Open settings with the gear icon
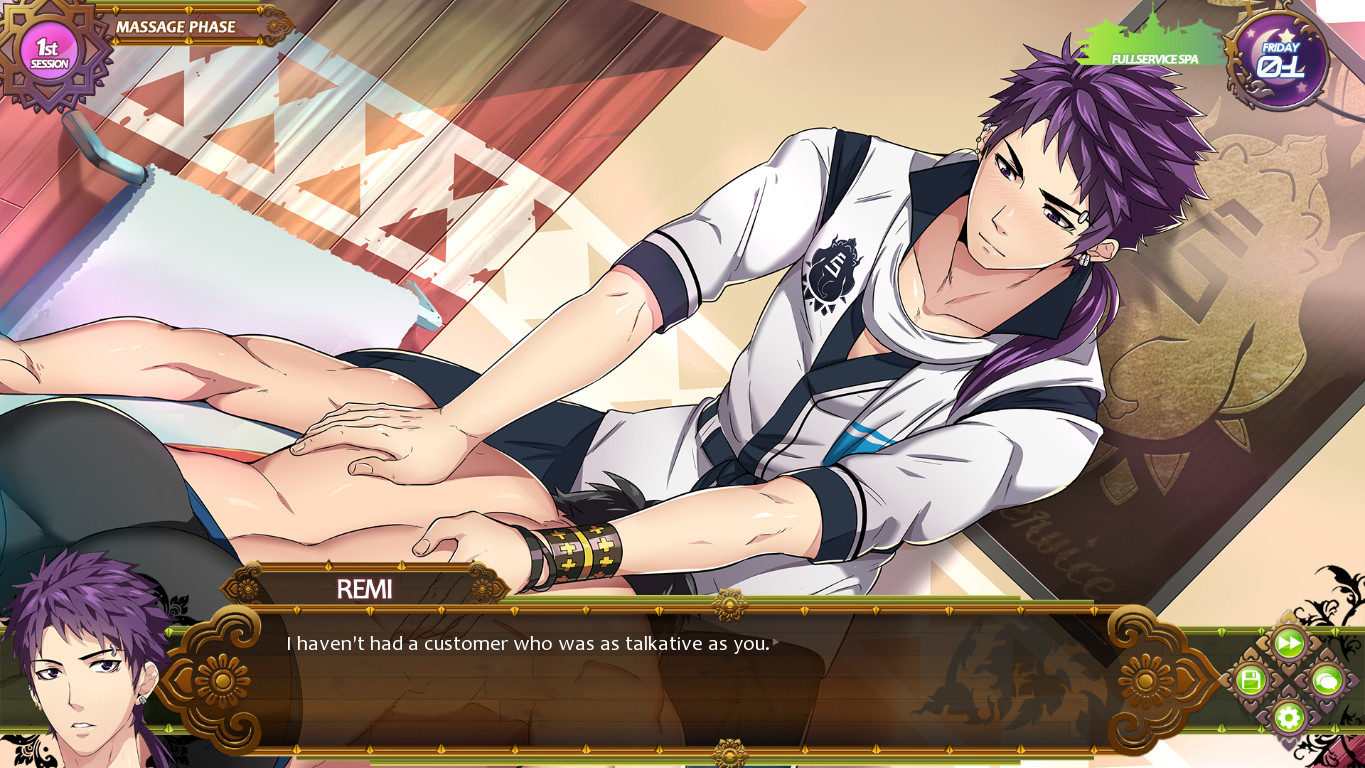1365x768 pixels. (1288, 717)
